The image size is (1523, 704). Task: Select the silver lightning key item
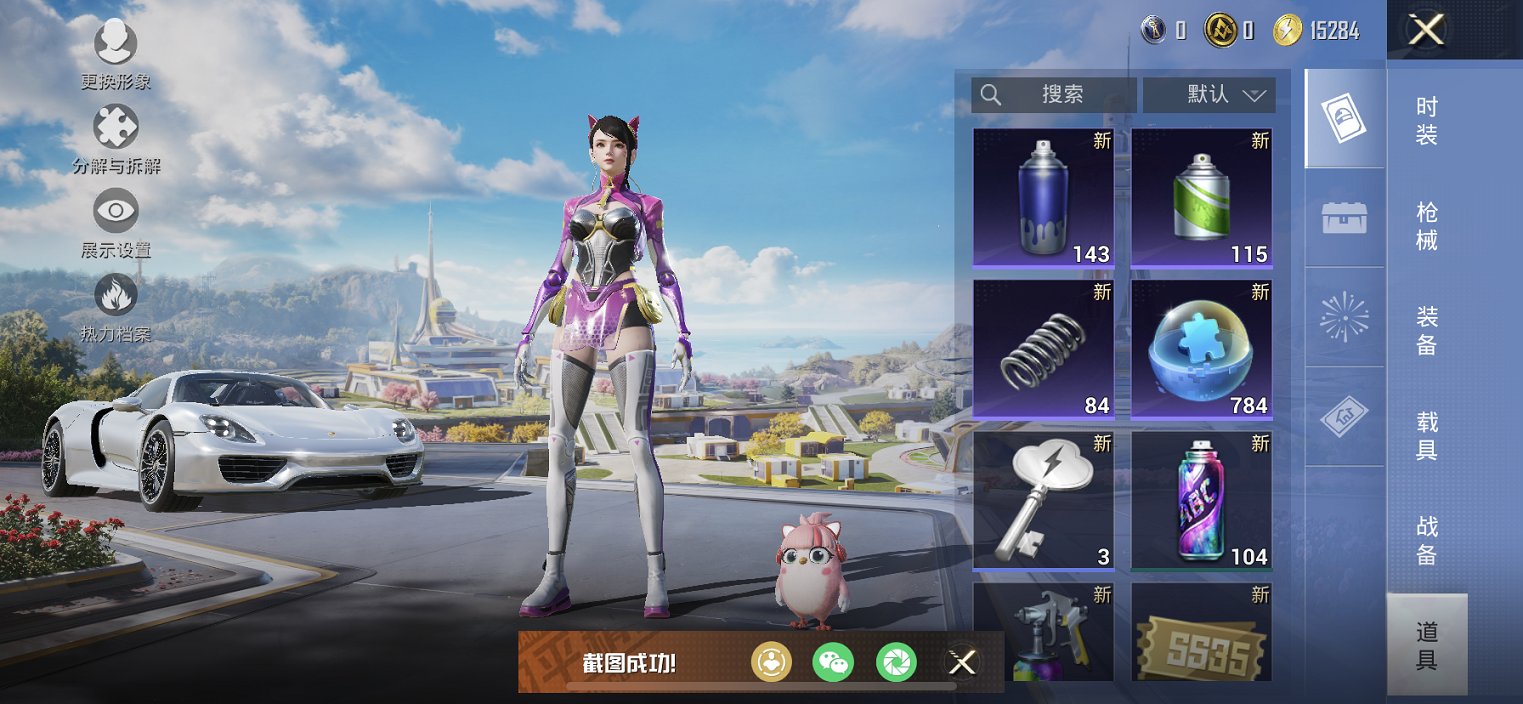1043,500
